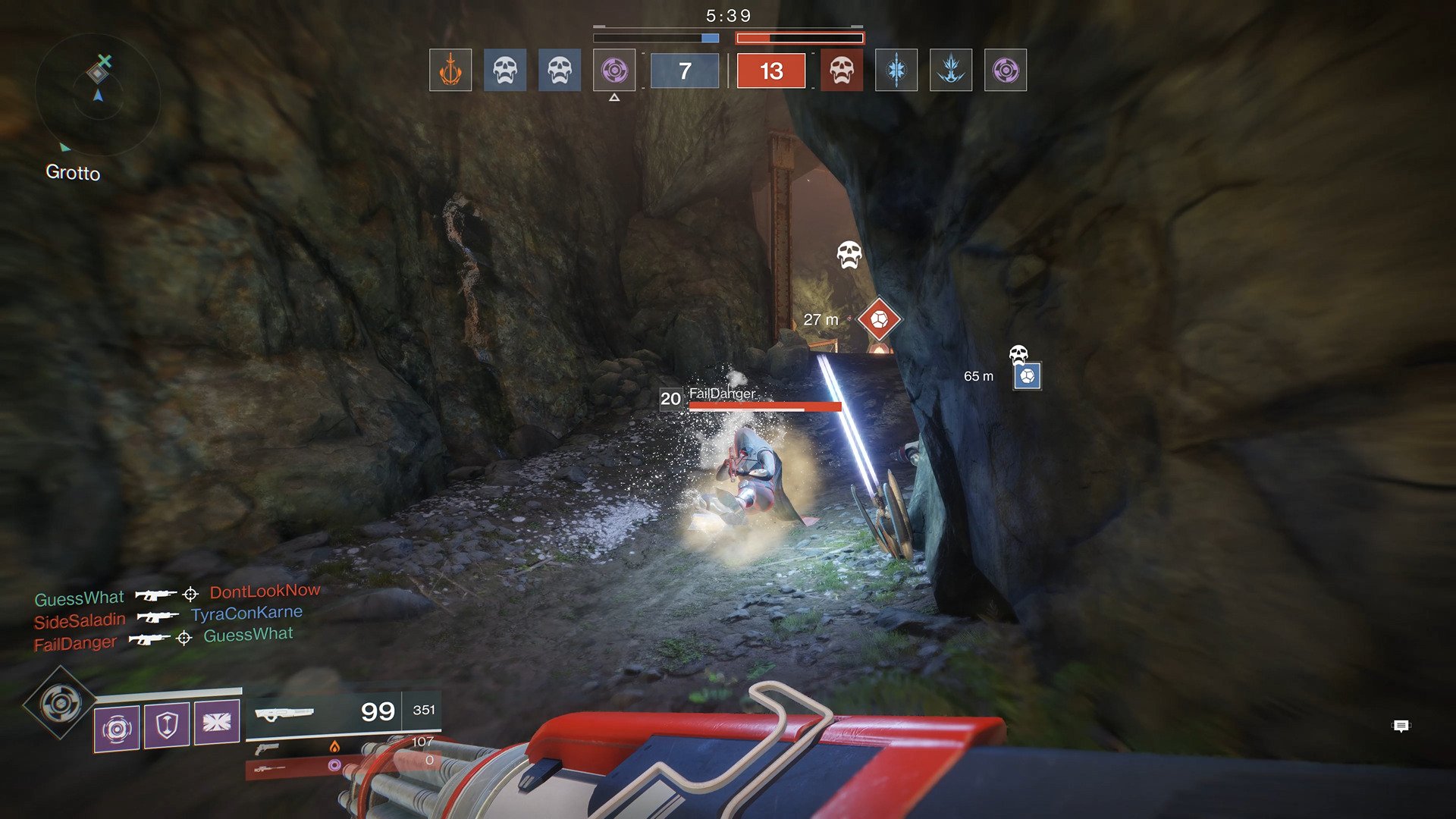Select the orange class emblem in the team roster
1456x819 pixels.
(x=450, y=71)
